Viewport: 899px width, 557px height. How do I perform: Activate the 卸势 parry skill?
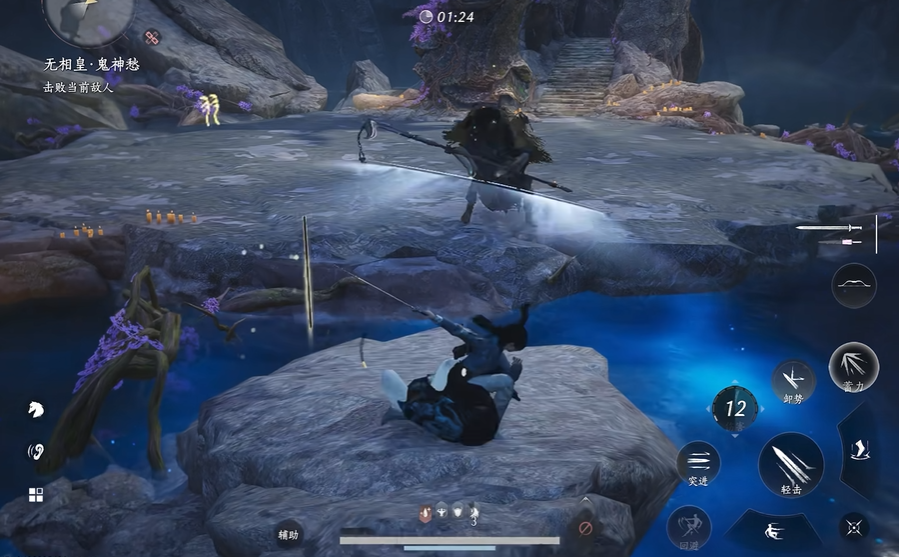pos(793,381)
